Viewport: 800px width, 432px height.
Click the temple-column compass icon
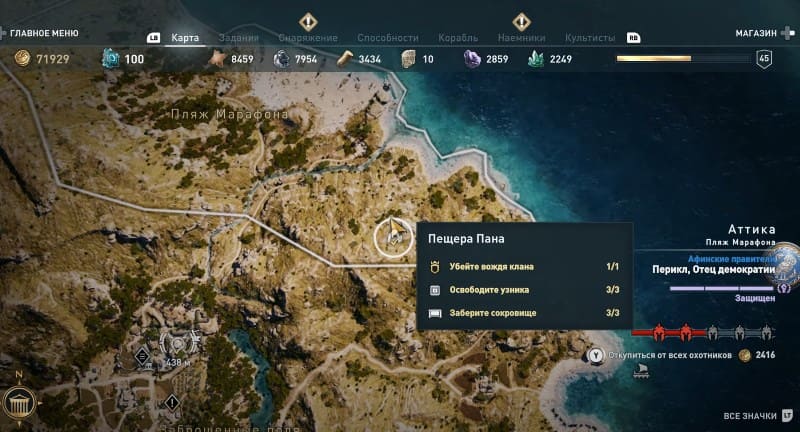tap(19, 404)
